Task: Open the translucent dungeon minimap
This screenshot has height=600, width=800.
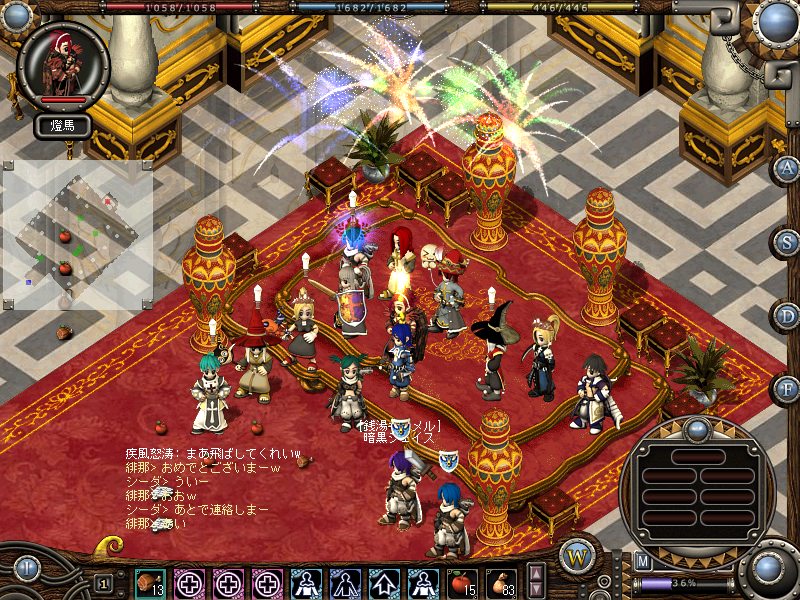Action: [77, 235]
